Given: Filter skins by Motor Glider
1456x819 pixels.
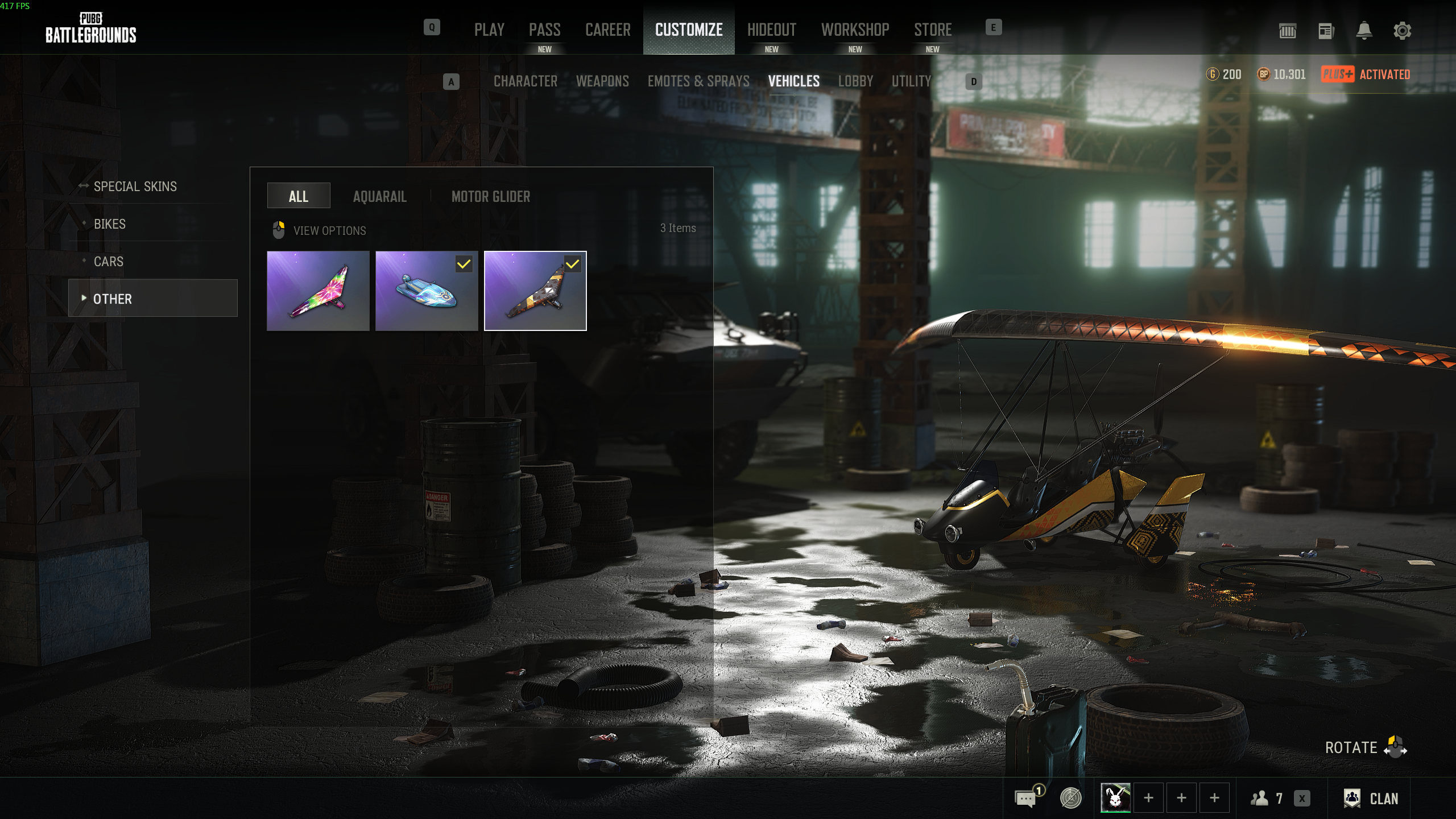Looking at the screenshot, I should [x=490, y=197].
